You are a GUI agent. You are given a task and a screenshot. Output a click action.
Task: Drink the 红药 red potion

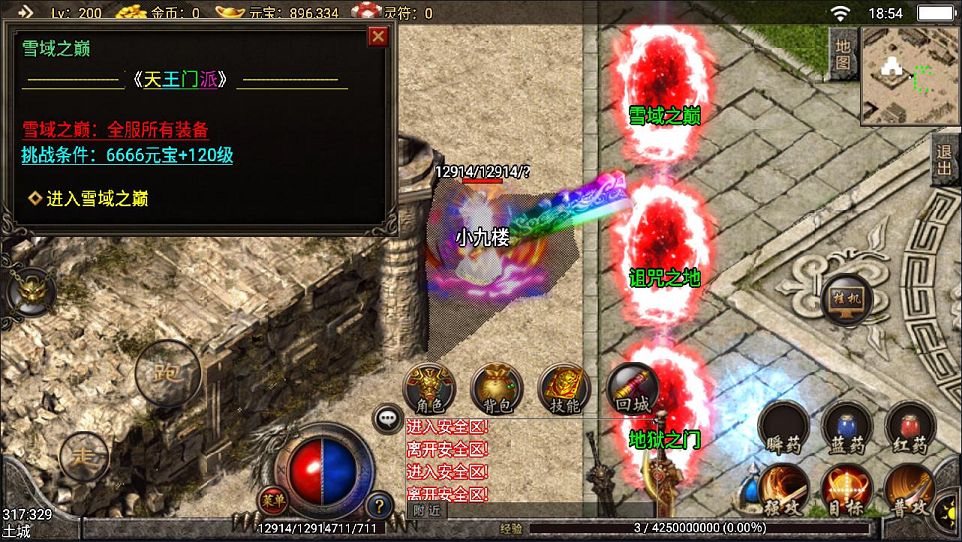tap(910, 428)
